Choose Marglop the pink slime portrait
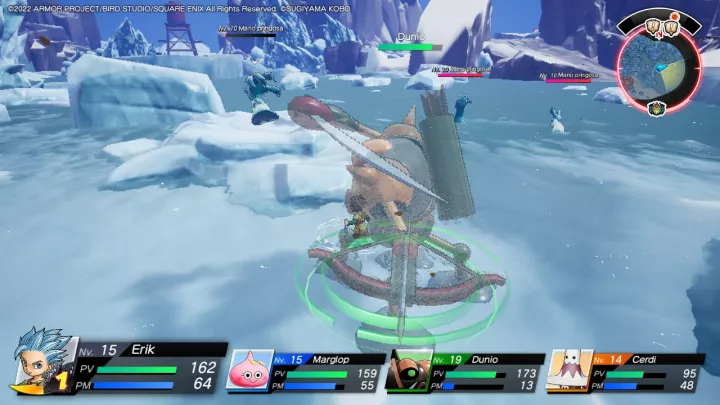The width and height of the screenshot is (720, 405). coord(249,369)
